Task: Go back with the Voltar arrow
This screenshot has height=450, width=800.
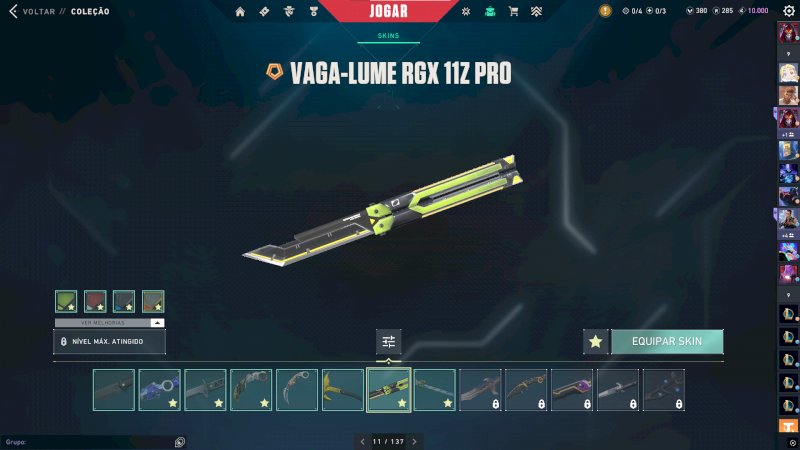Action: tap(13, 12)
